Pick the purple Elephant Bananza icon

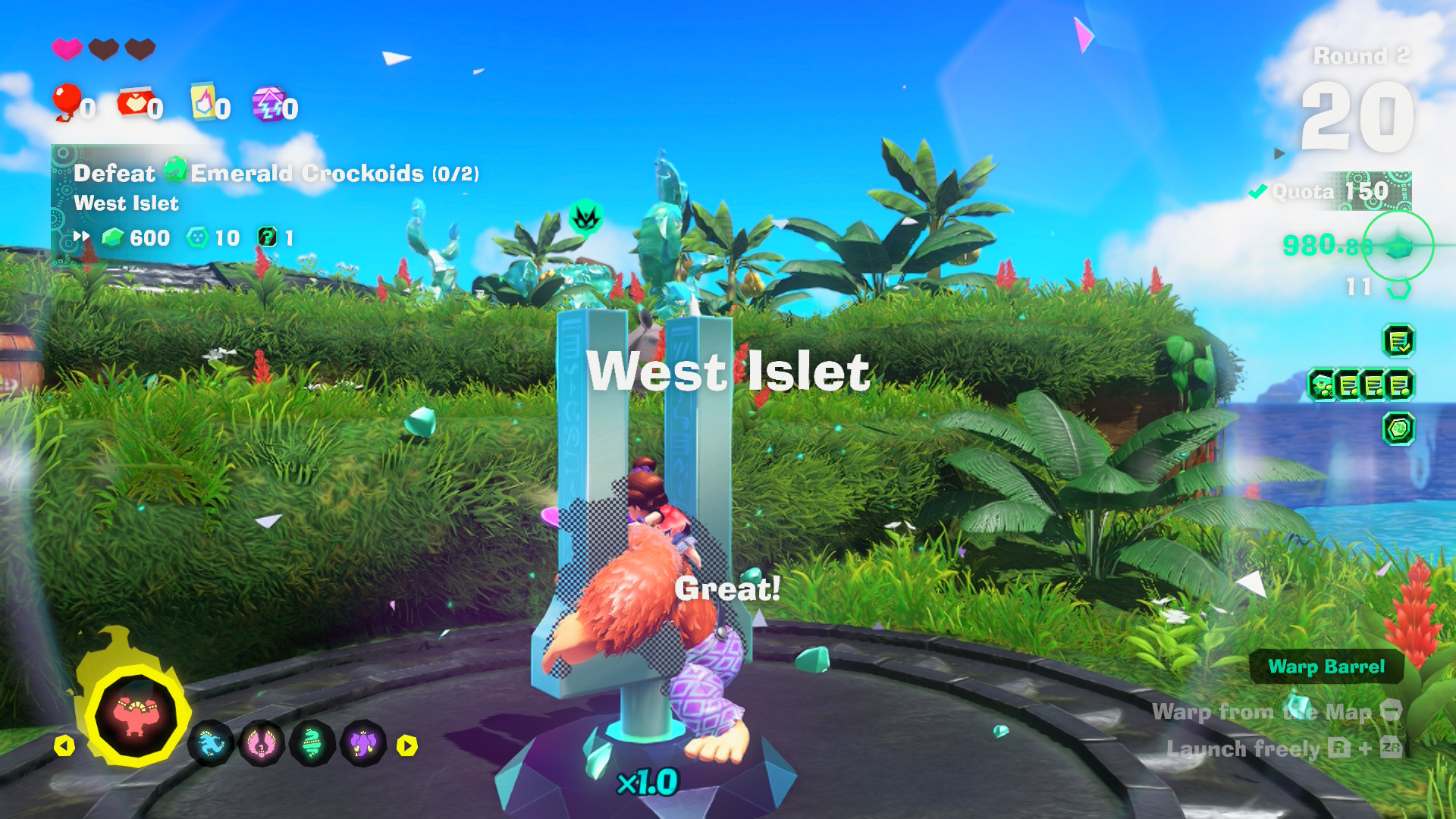[x=363, y=744]
